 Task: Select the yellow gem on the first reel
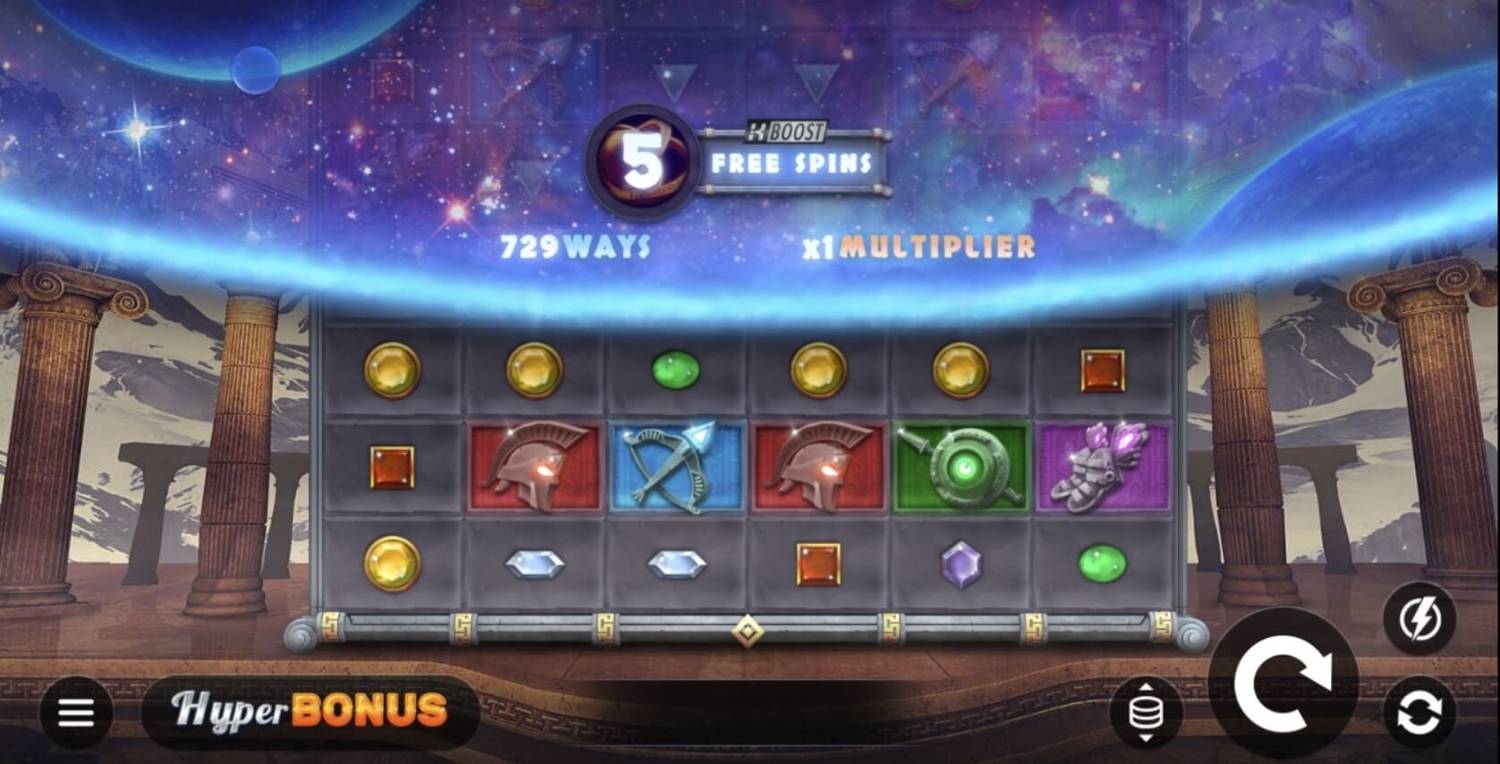(x=390, y=369)
